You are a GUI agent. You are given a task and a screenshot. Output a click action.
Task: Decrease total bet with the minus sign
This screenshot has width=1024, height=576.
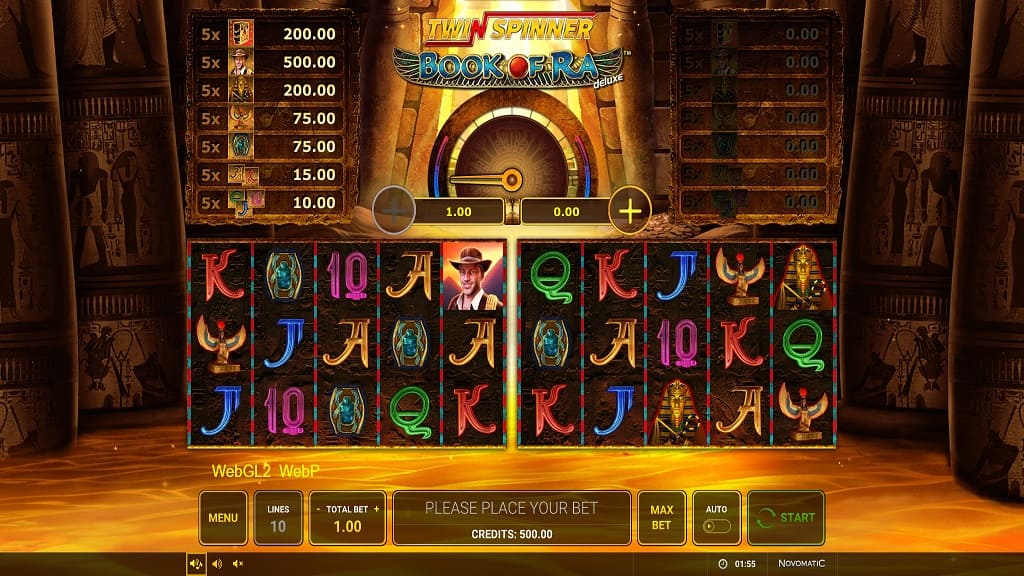pos(317,509)
